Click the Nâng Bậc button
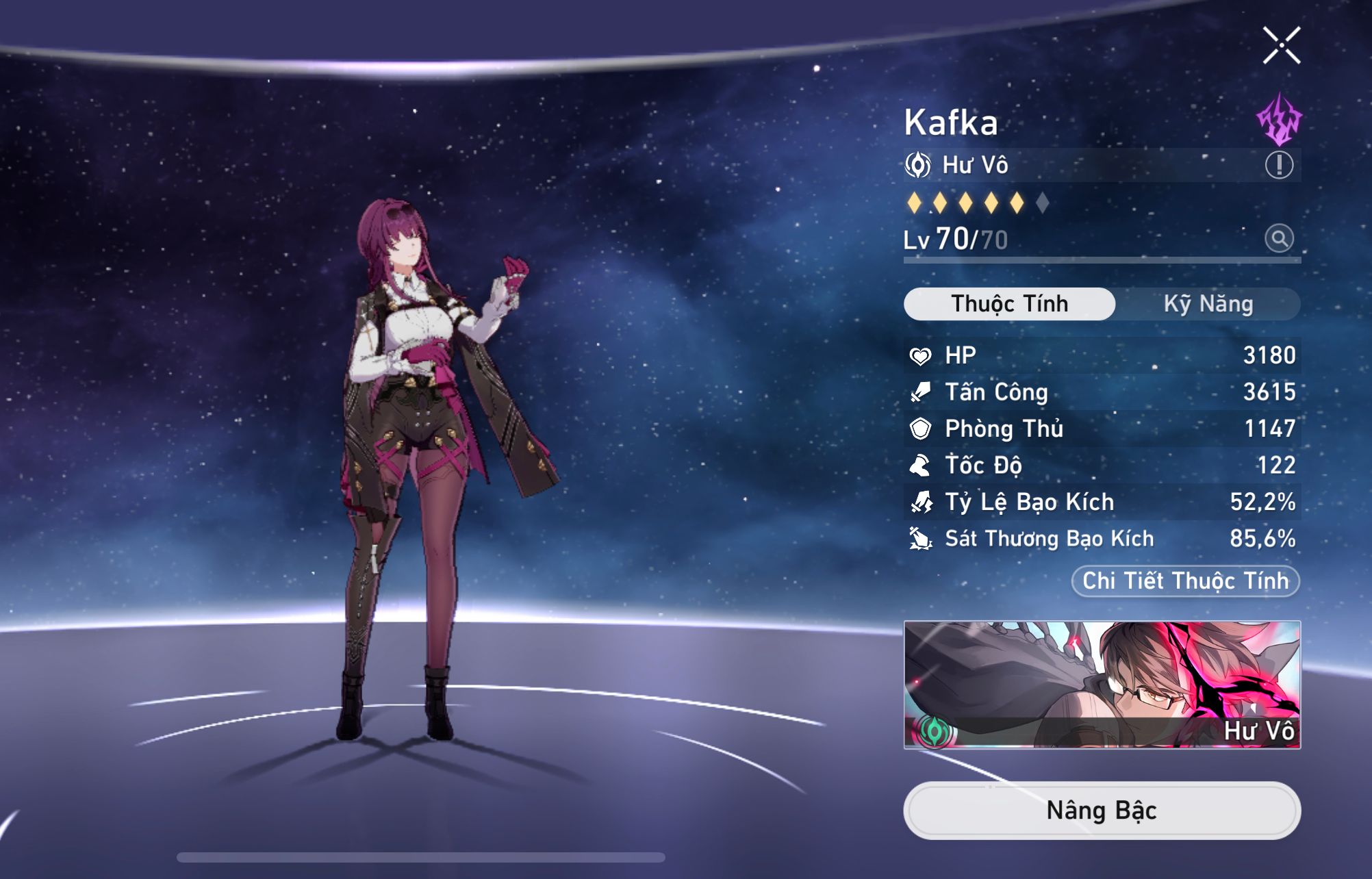Screen dimensions: 1372x879 click(1102, 811)
